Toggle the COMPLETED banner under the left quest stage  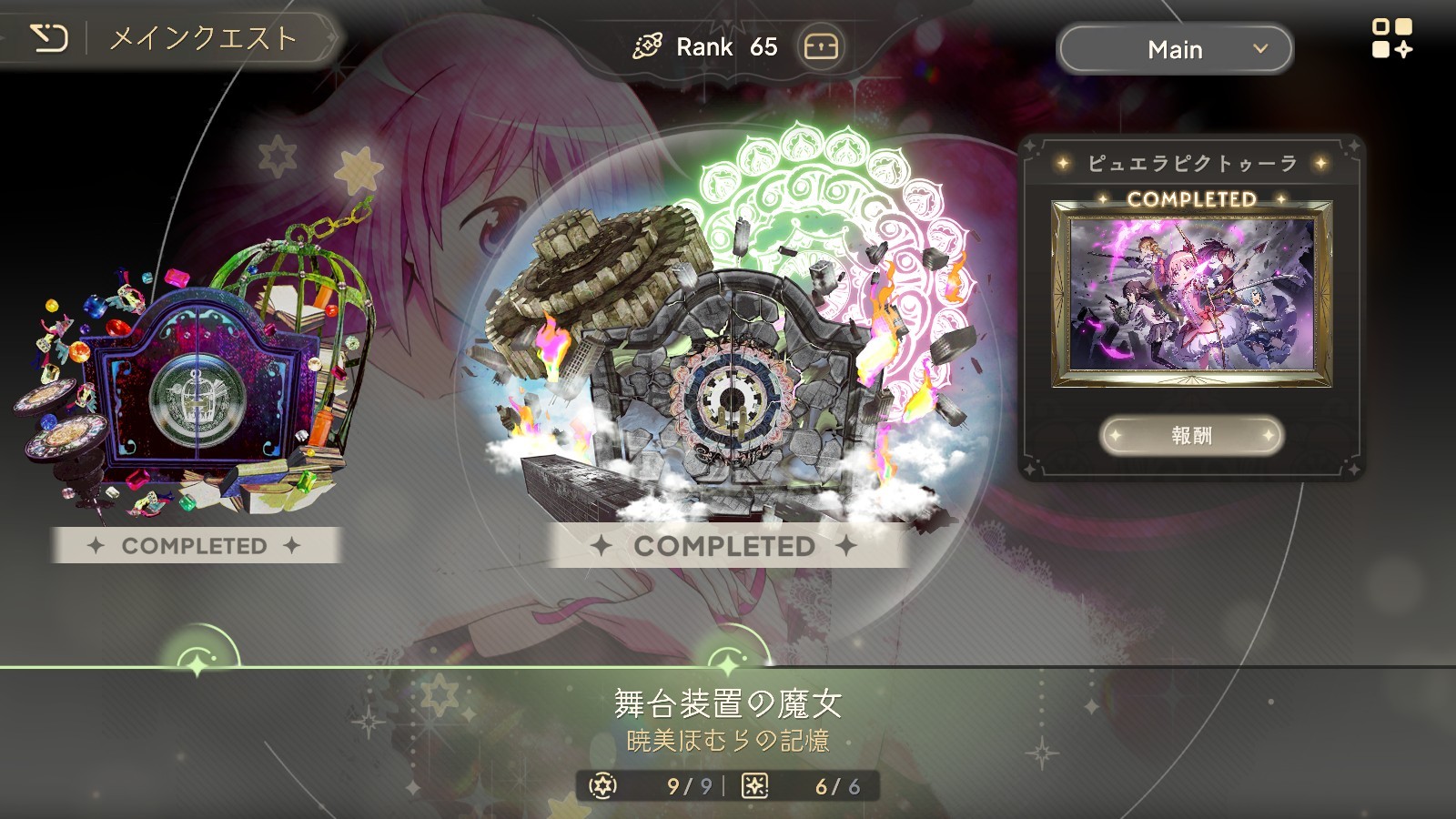click(196, 545)
